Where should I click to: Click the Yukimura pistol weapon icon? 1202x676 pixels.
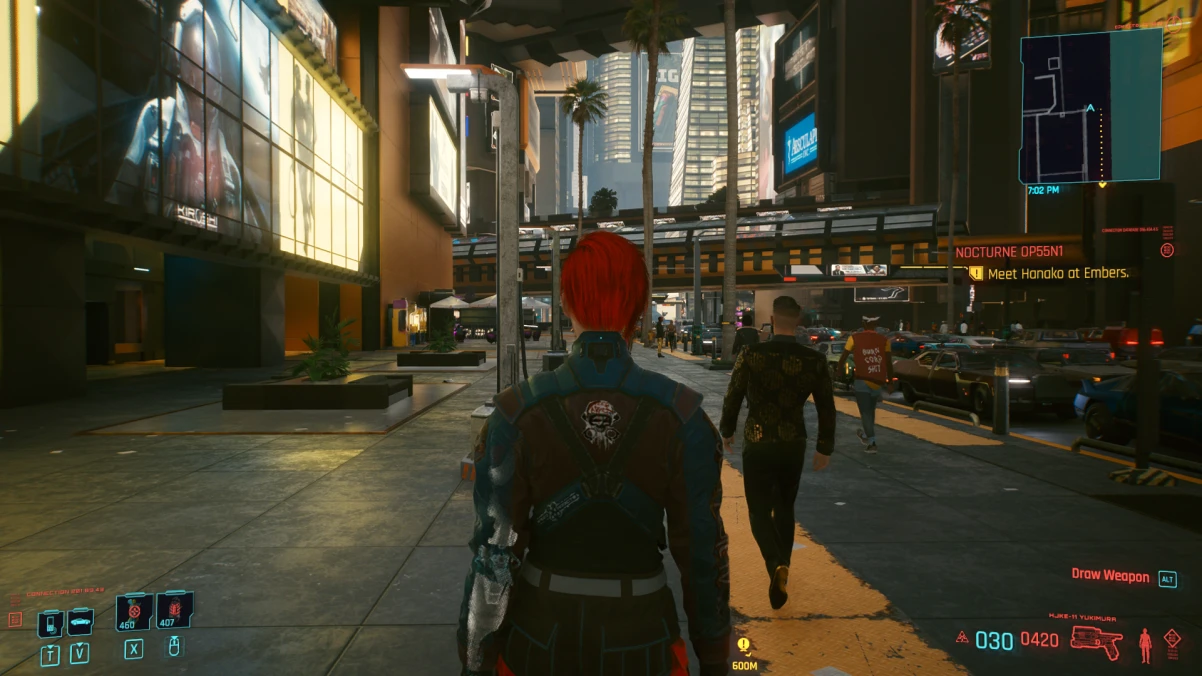tap(1095, 641)
